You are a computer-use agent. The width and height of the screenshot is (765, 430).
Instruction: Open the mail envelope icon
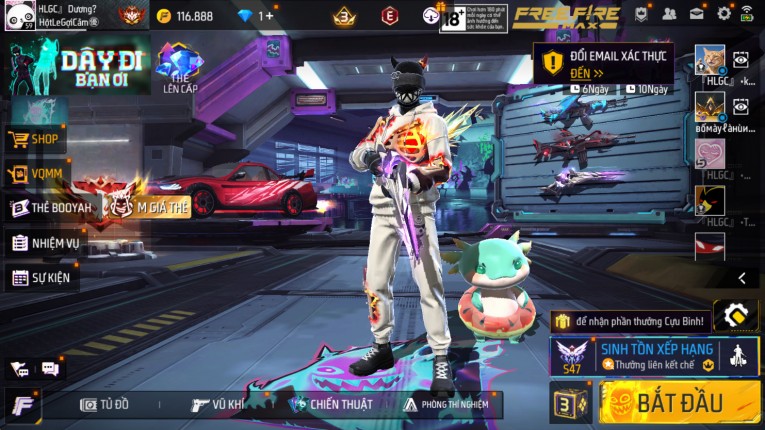click(x=697, y=14)
